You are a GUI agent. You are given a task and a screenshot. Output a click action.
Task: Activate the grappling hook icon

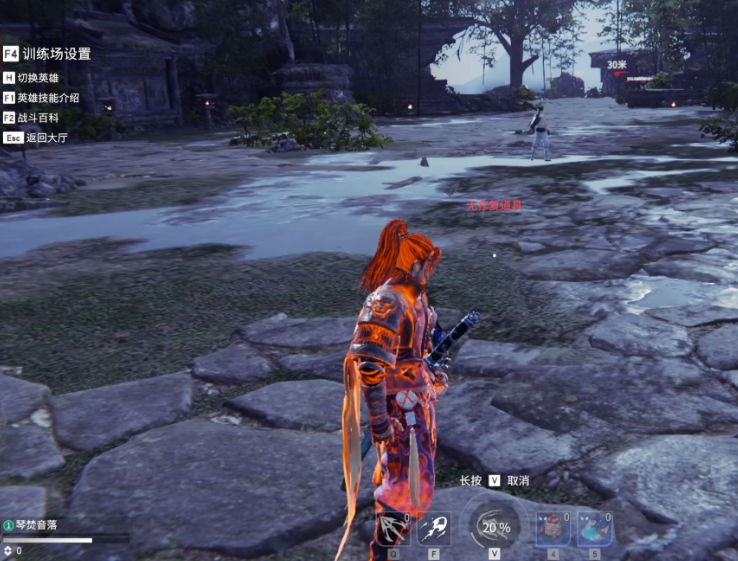click(x=394, y=528)
